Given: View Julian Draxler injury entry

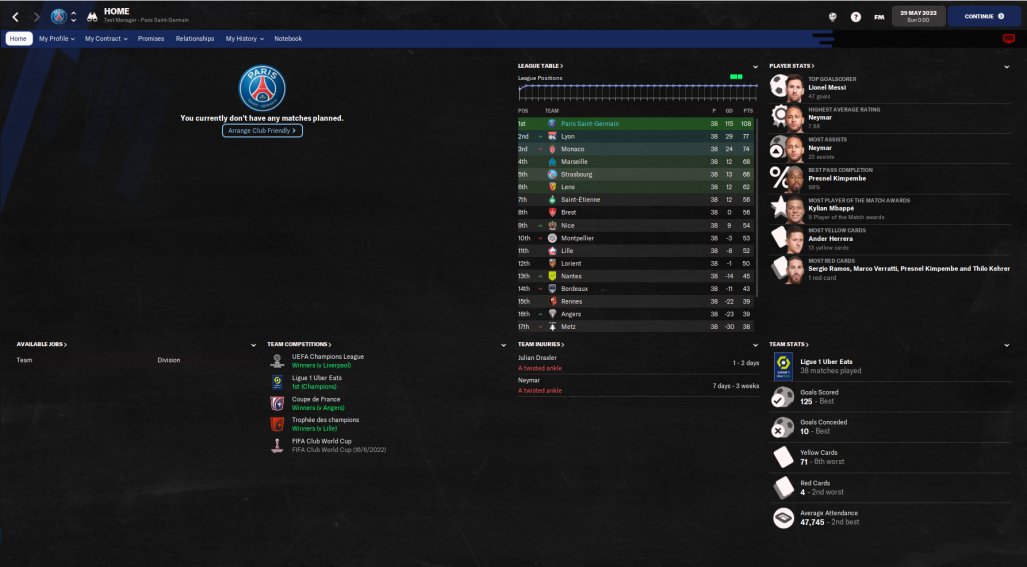Looking at the screenshot, I should tap(538, 357).
